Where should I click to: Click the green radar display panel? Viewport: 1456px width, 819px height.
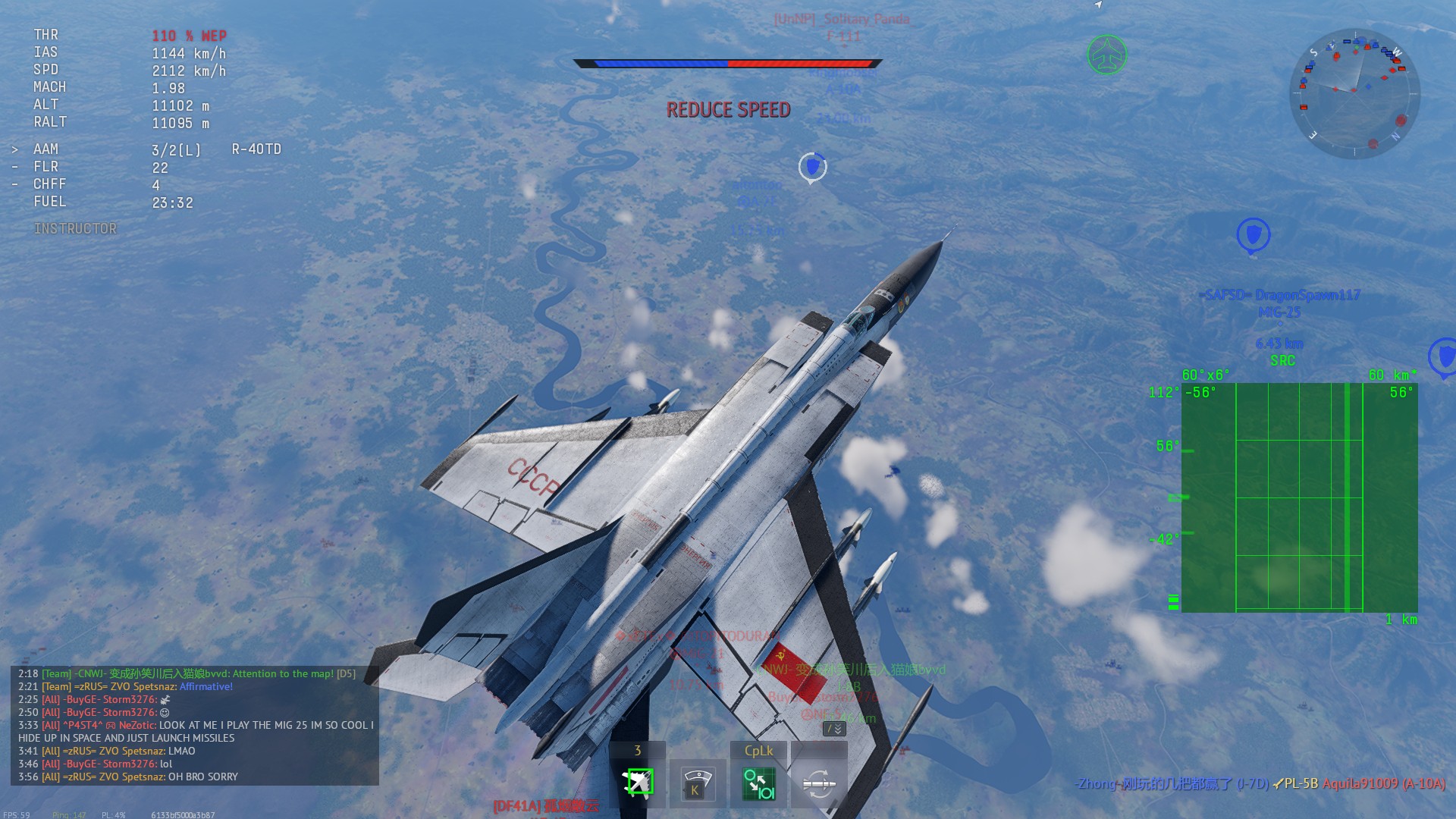click(x=1299, y=497)
